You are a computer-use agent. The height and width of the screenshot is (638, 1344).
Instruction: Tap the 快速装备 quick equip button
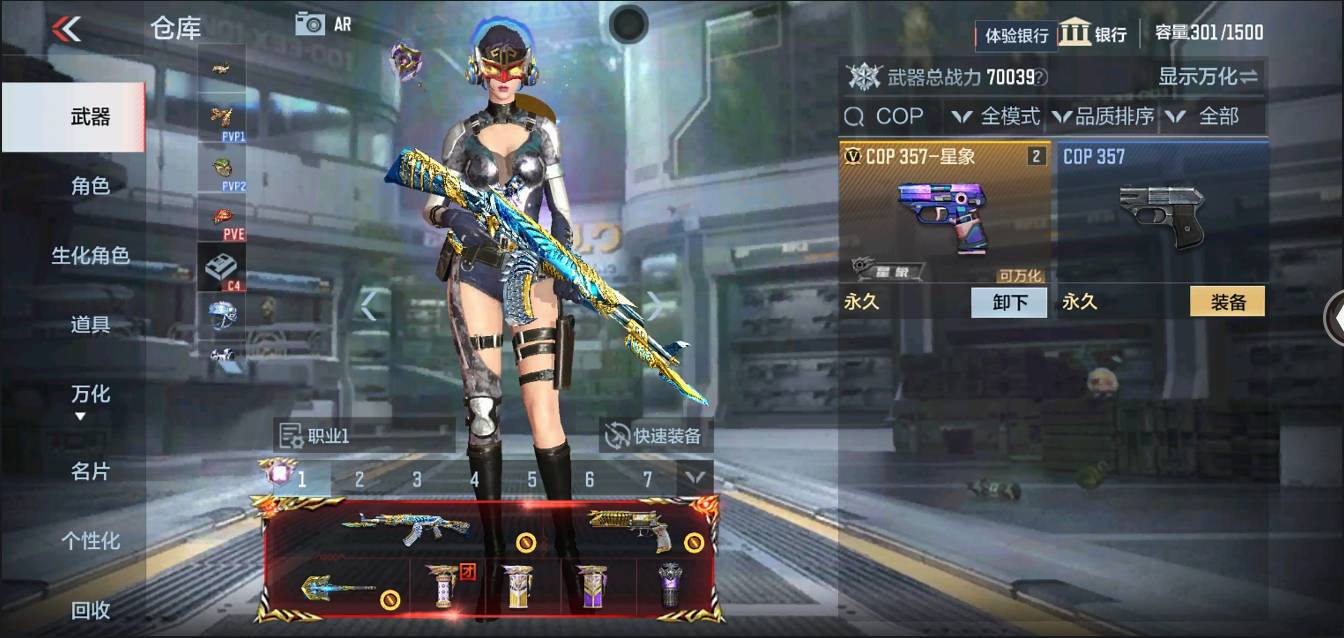pos(656,436)
